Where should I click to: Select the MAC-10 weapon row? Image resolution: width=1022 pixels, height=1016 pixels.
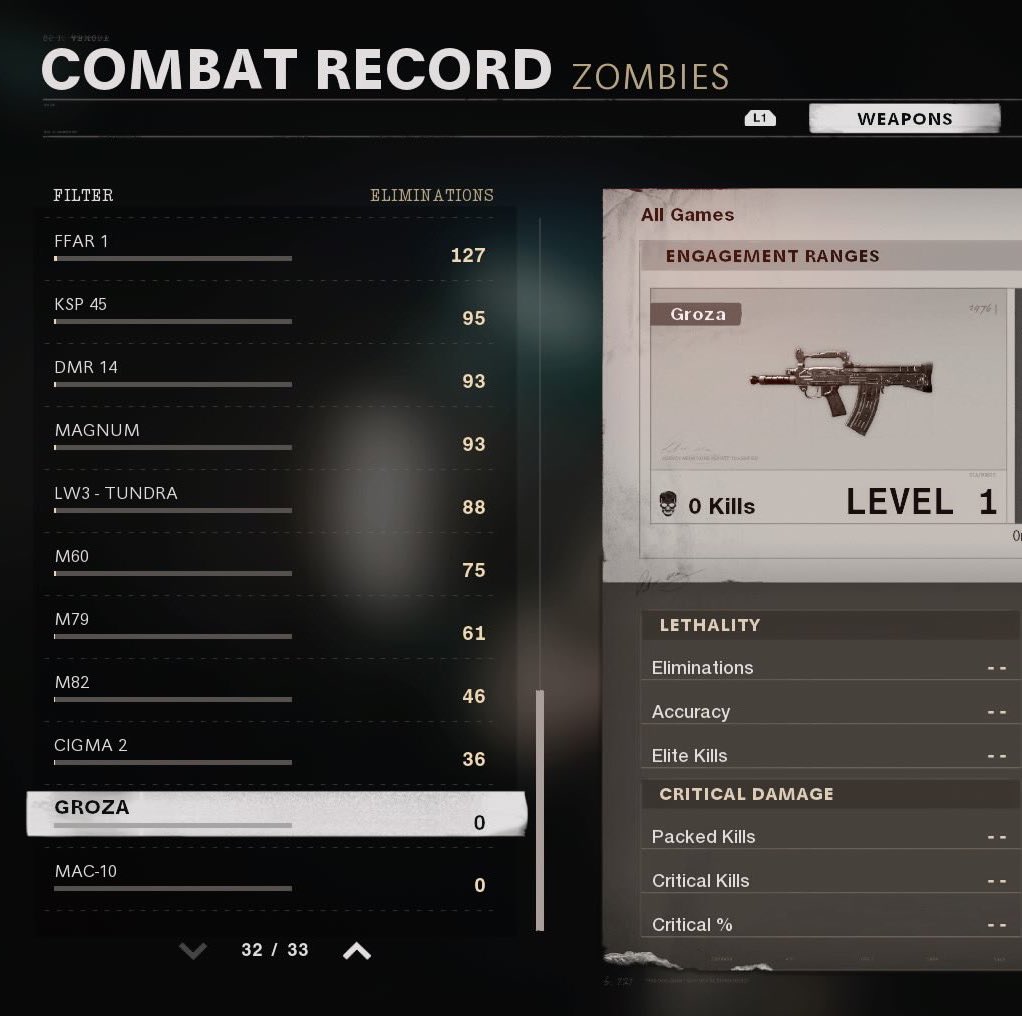270,878
